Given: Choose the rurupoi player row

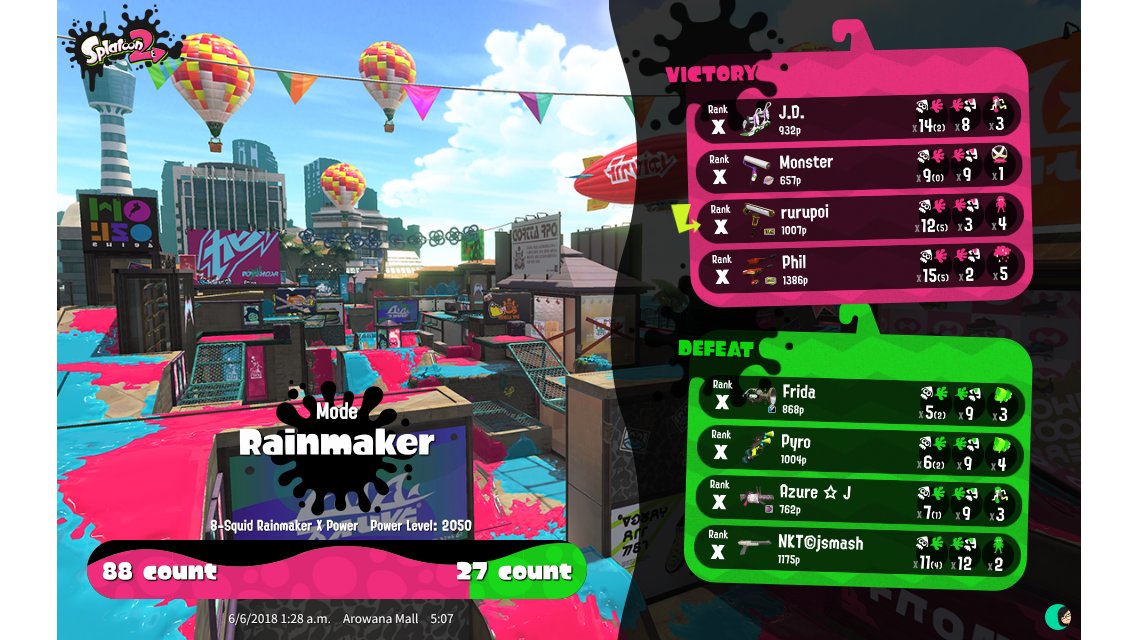Looking at the screenshot, I should click(x=860, y=218).
